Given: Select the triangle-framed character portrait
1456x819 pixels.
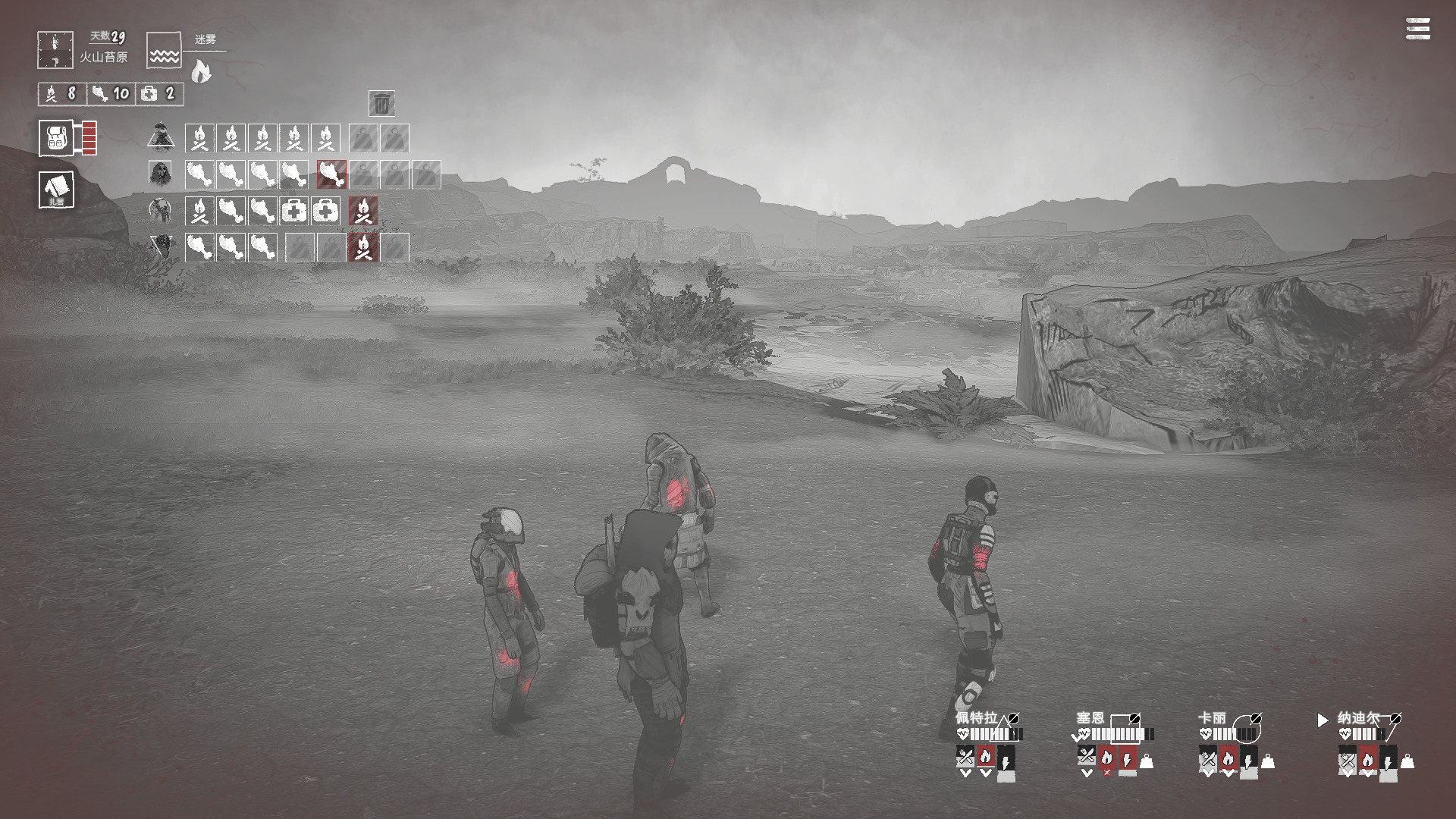Looking at the screenshot, I should pyautogui.click(x=160, y=137).
